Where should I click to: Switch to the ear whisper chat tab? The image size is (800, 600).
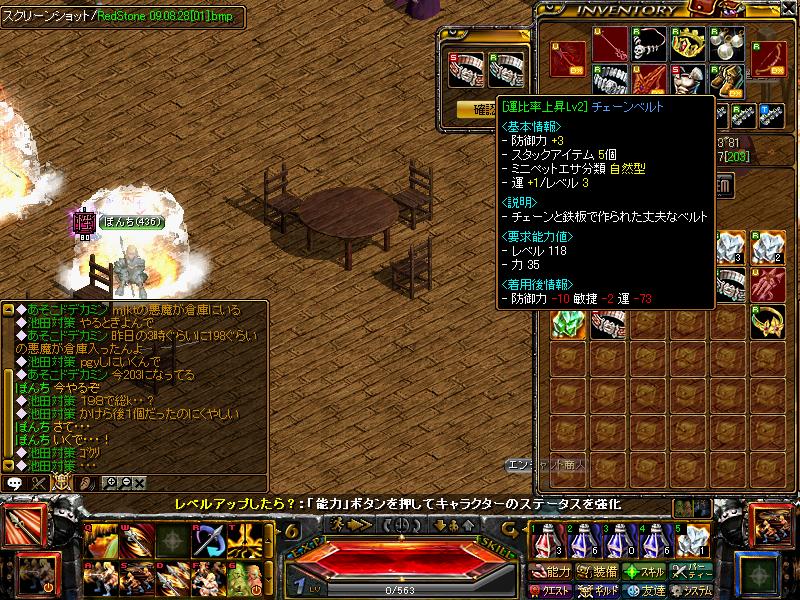86,482
